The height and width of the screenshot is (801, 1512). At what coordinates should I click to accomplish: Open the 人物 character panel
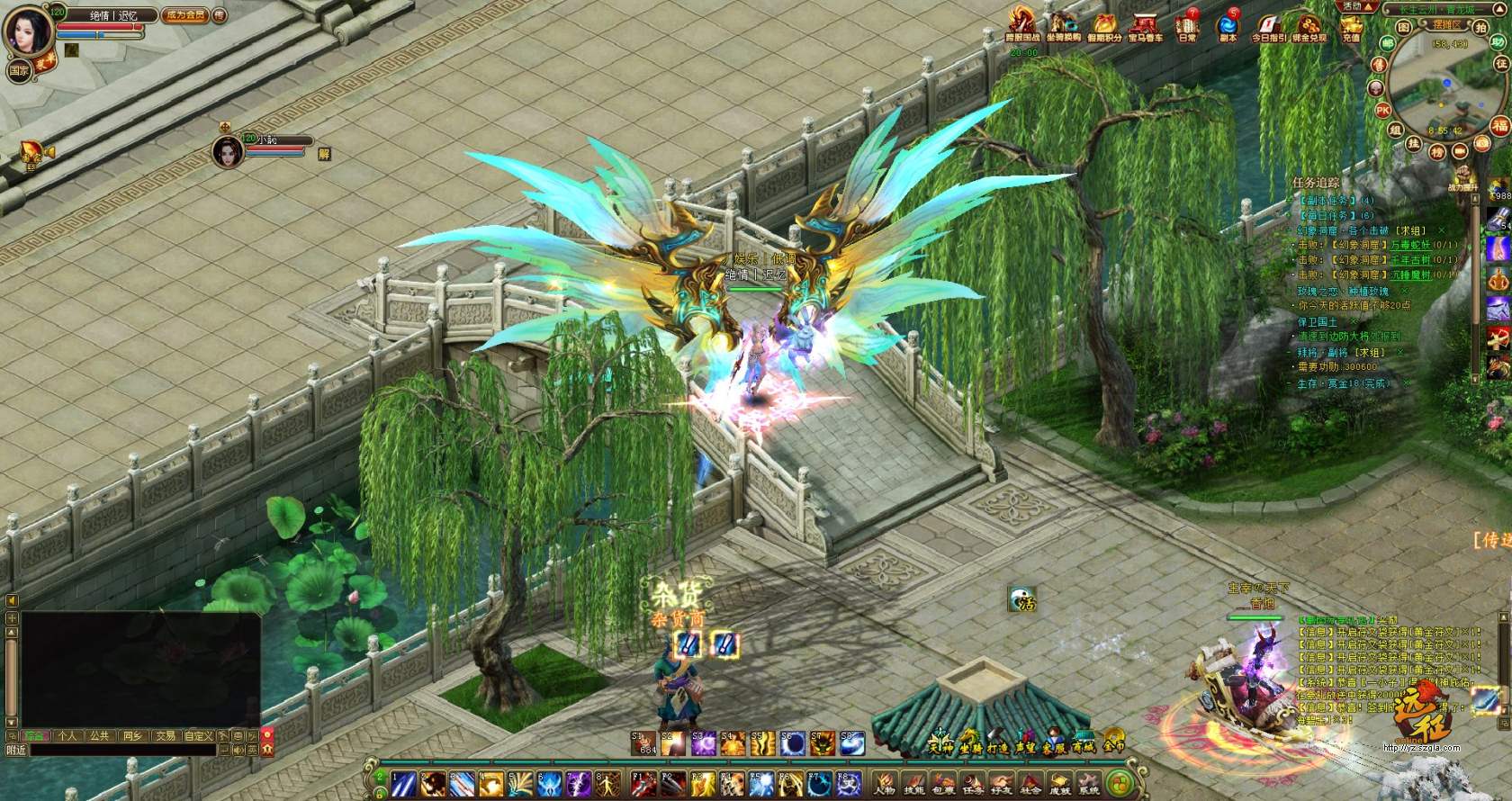(x=886, y=783)
